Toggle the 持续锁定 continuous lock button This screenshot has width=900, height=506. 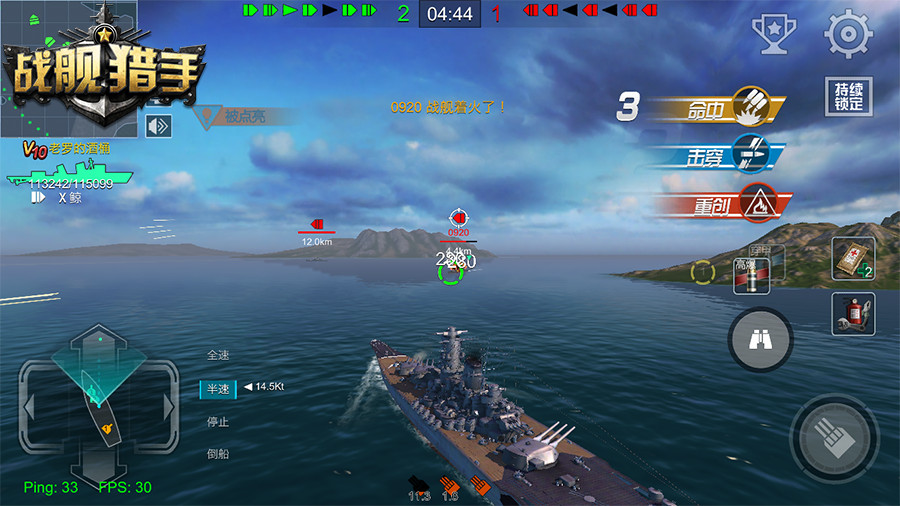pos(848,97)
